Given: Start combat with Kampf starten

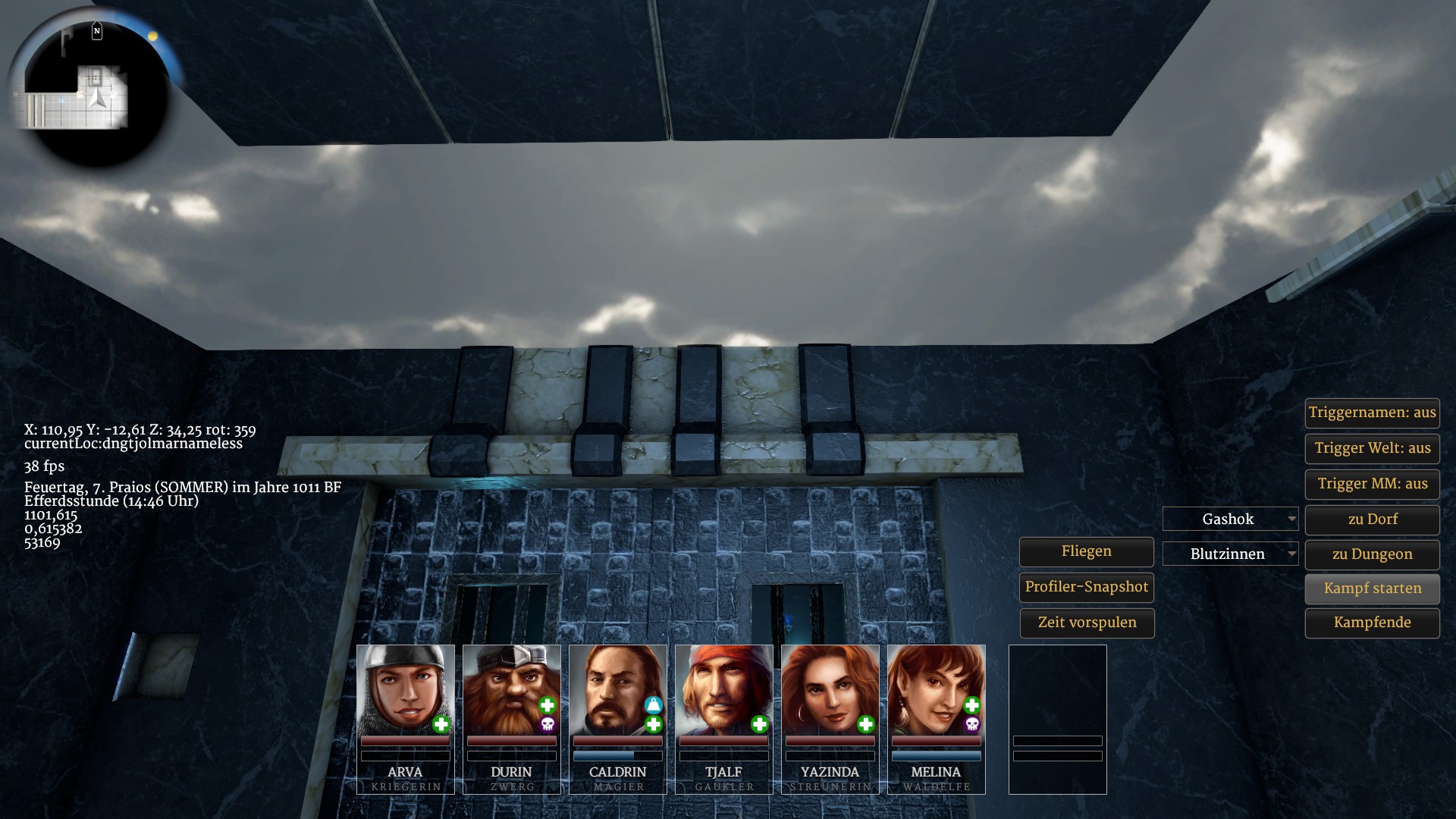Looking at the screenshot, I should [1372, 588].
